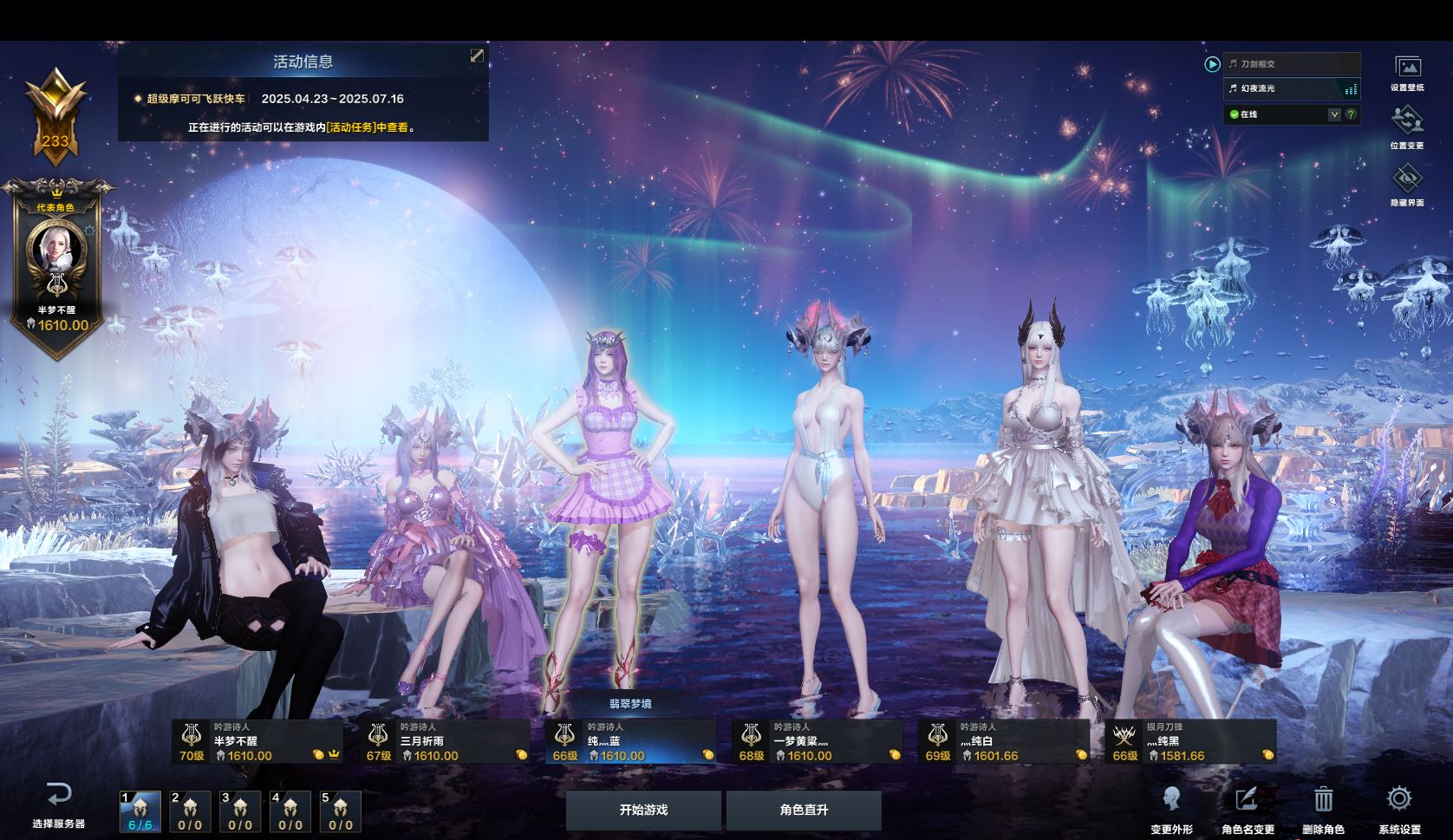The image size is (1453, 840).
Task: Hide the interface with 隐藏界面
Action: click(1407, 185)
